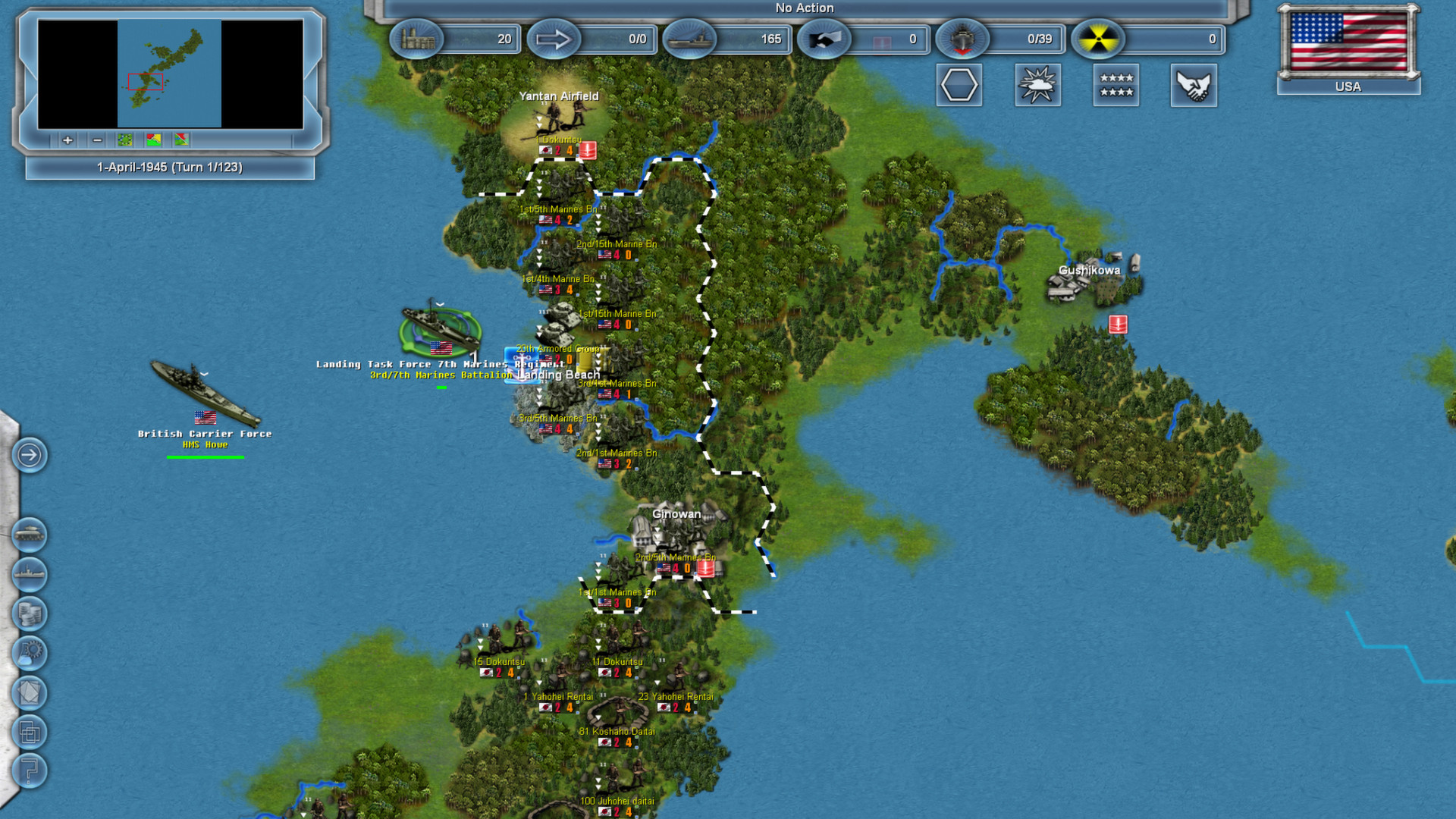Click the minimap zoom in plus button
Viewport: 1456px width, 819px height.
[67, 140]
